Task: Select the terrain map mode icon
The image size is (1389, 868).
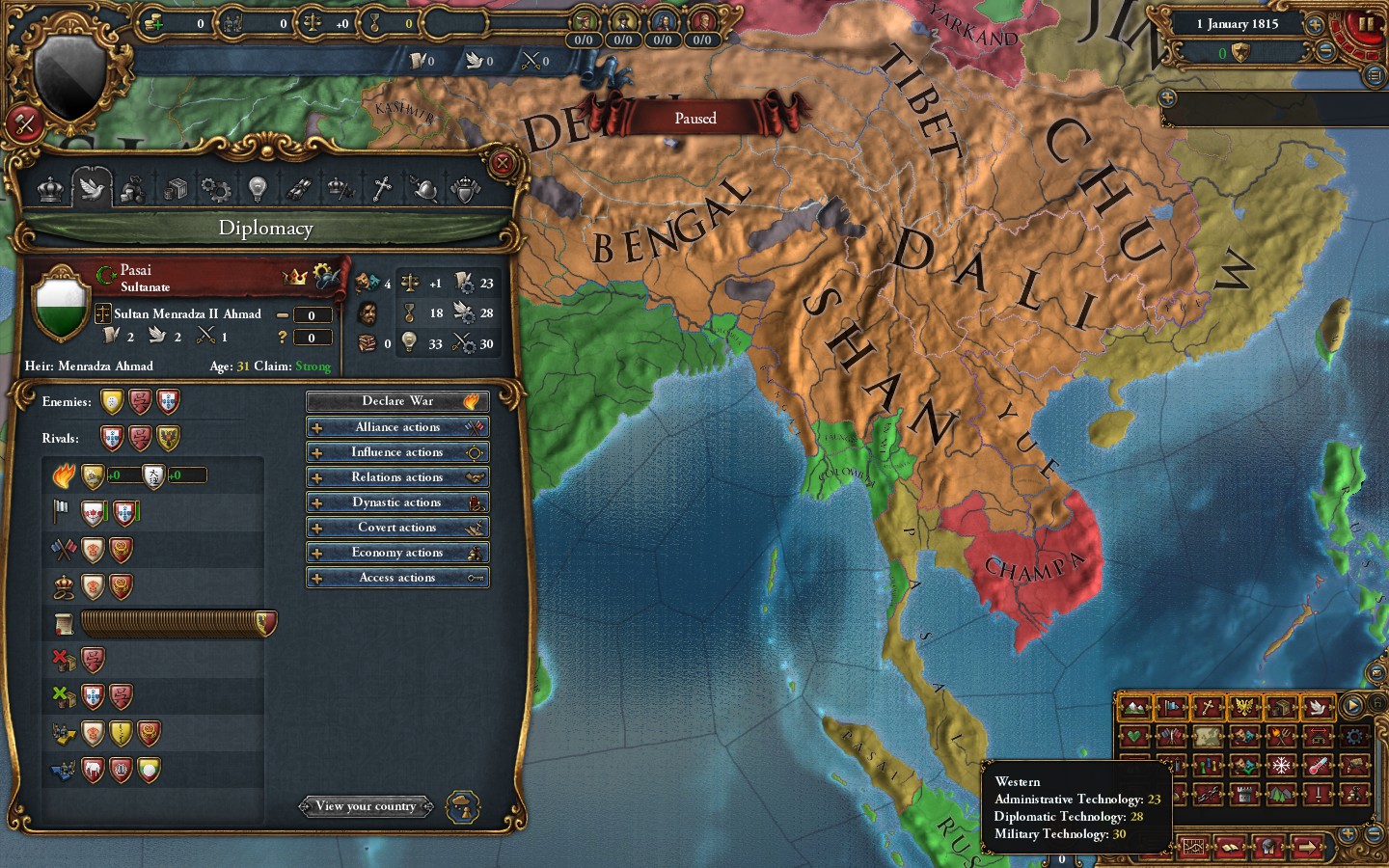Action: [1136, 707]
